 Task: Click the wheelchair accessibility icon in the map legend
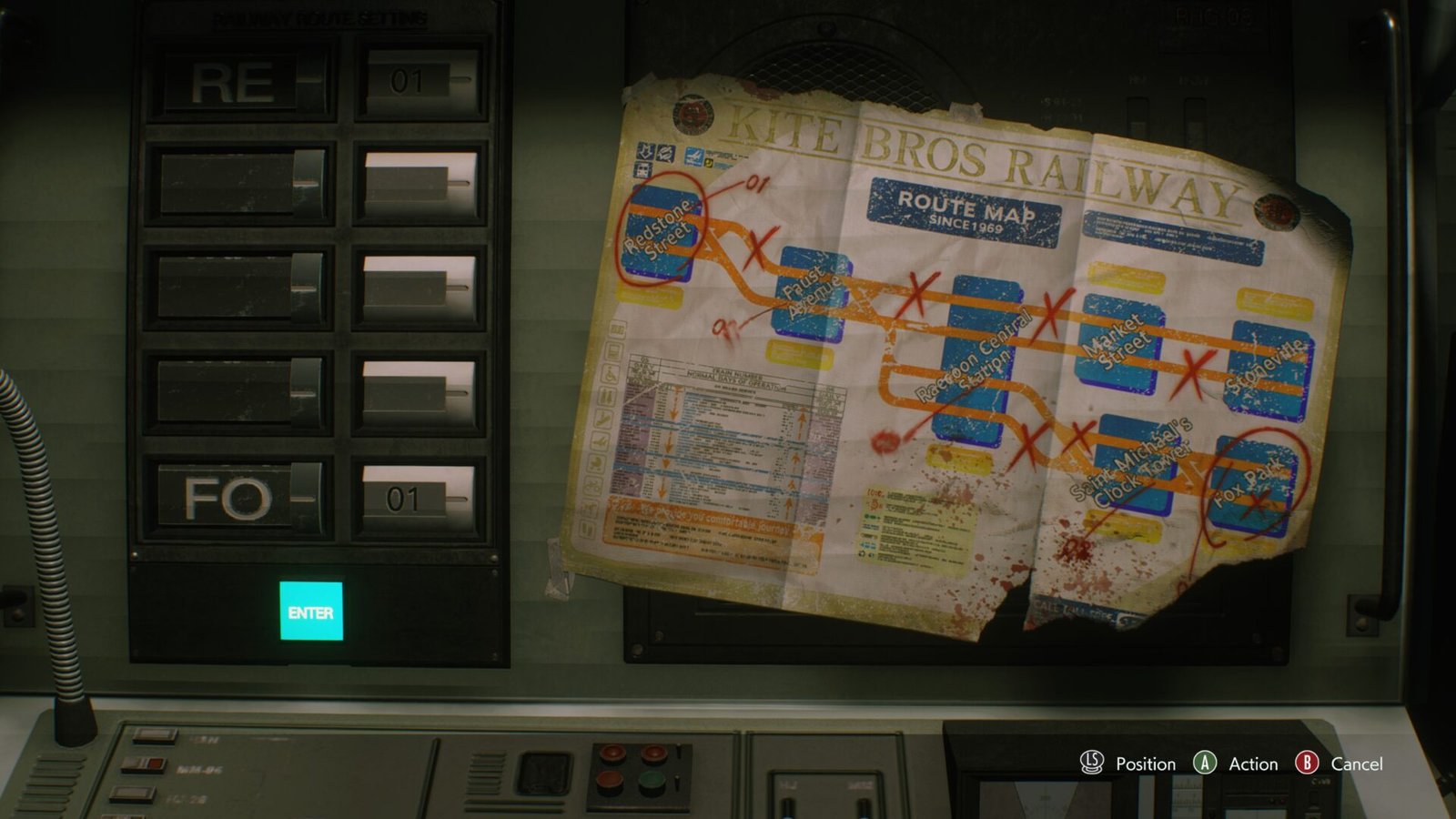click(x=611, y=373)
